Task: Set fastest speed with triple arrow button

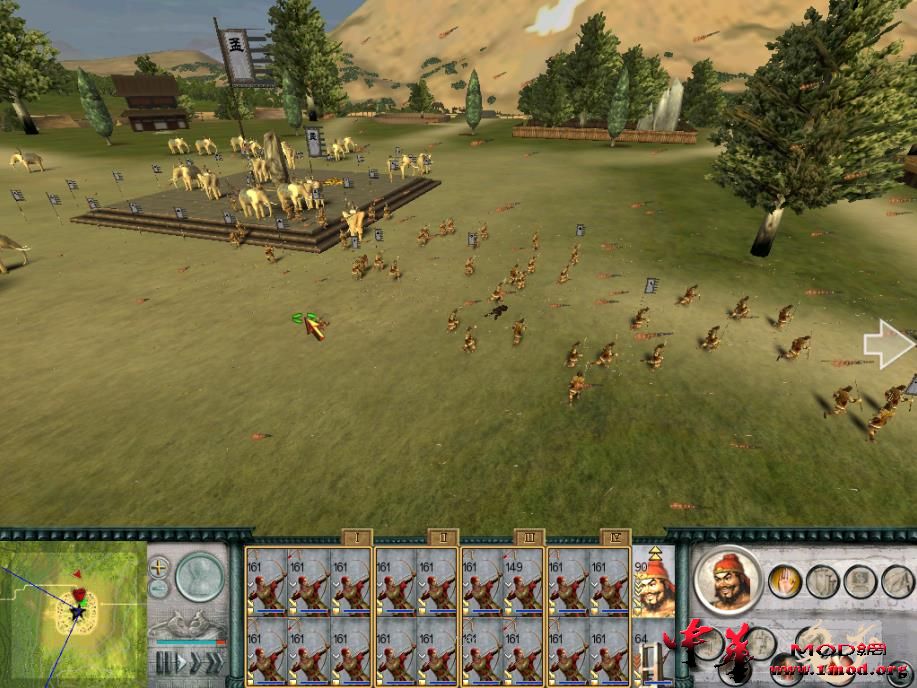Action: coord(213,663)
